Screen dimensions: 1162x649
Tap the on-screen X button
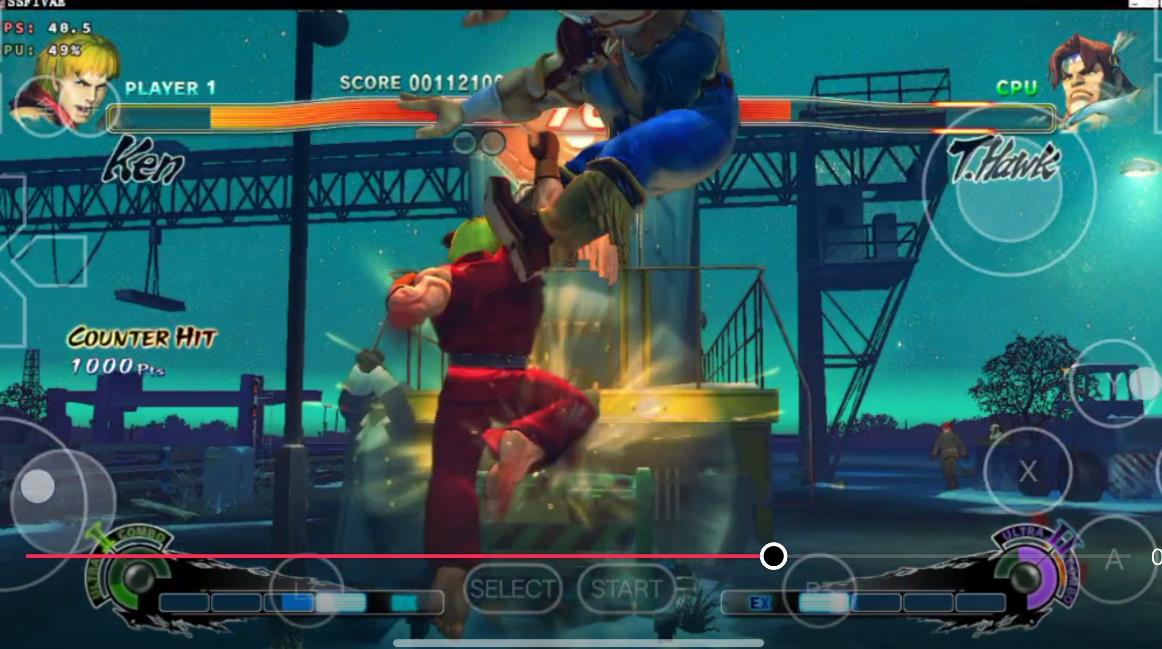[1027, 472]
